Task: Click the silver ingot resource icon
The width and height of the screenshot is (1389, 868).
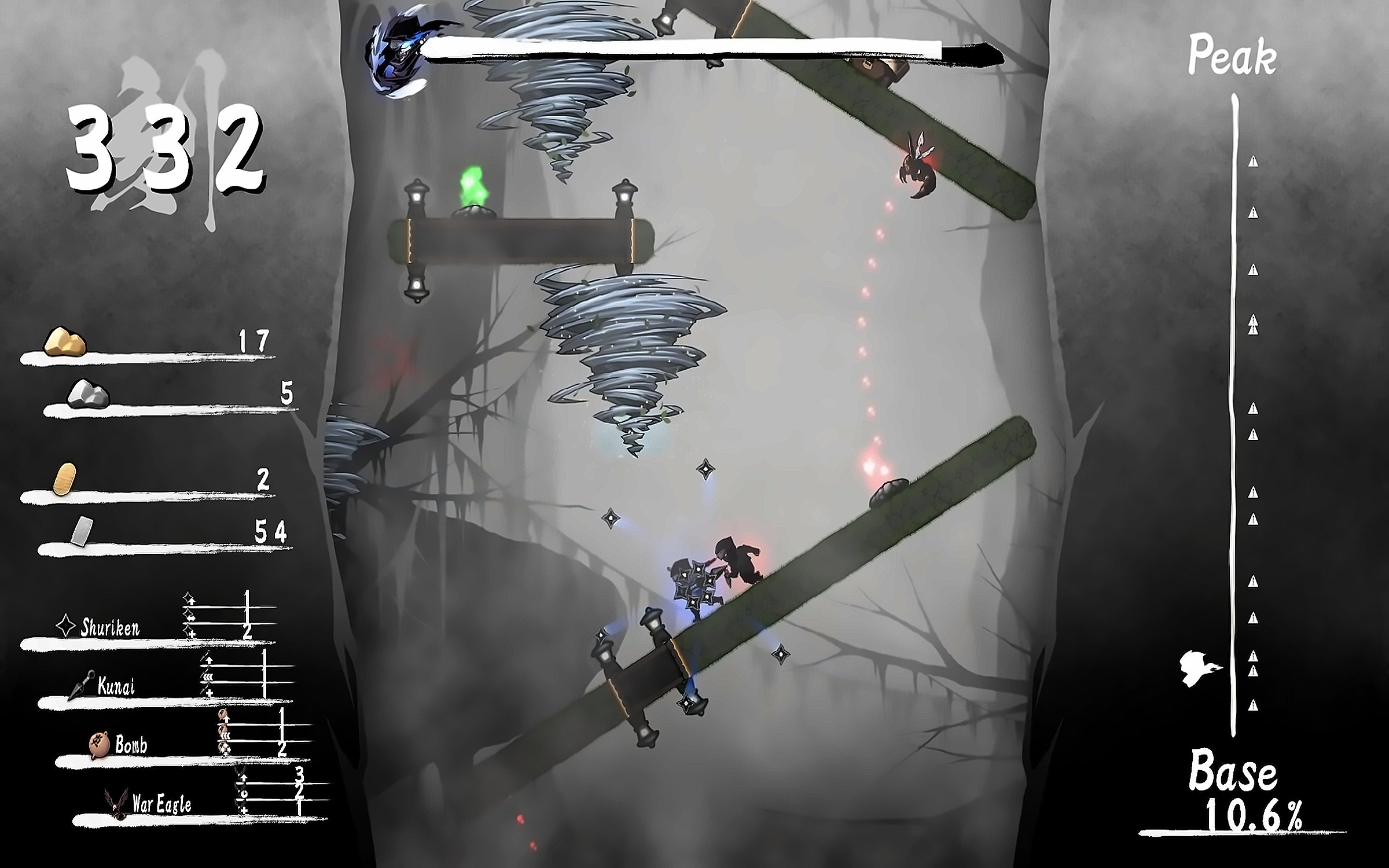Action: pyautogui.click(x=82, y=531)
